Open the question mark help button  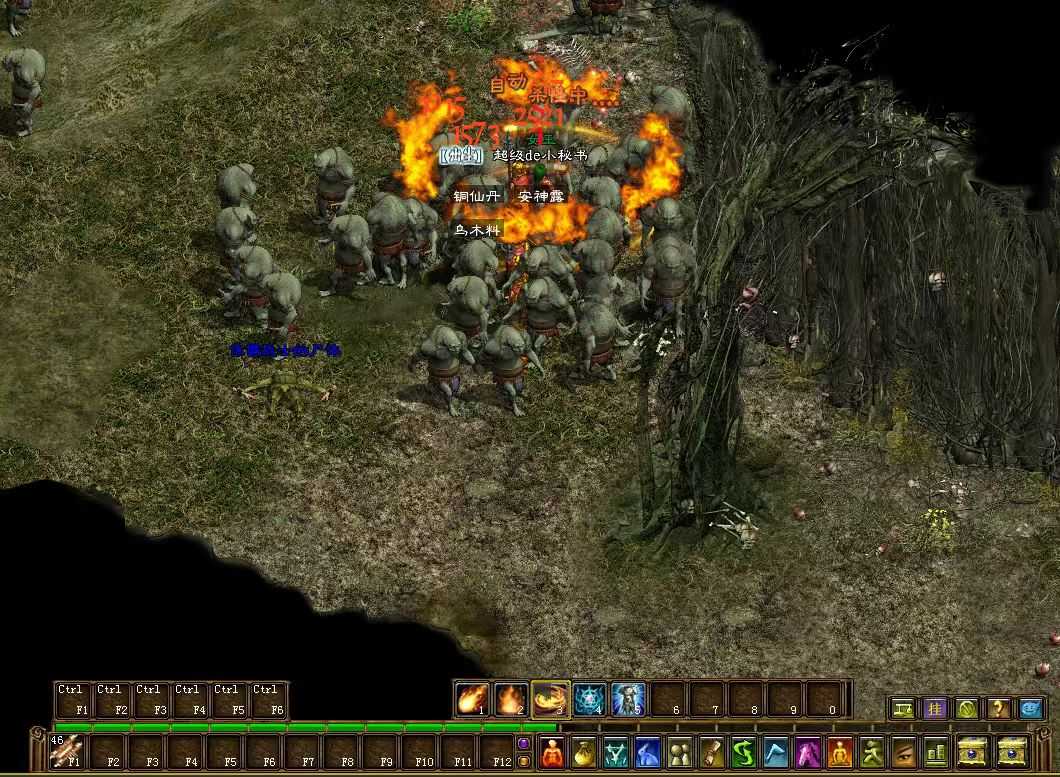coord(998,709)
